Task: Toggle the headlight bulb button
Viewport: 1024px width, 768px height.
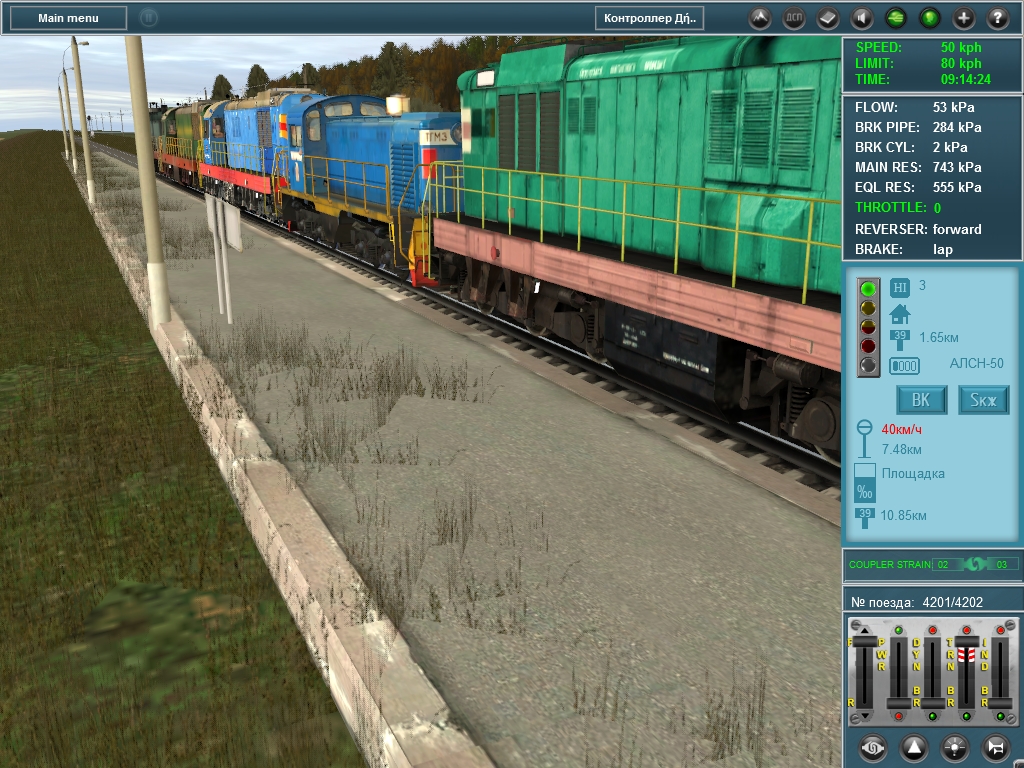Action: point(955,747)
